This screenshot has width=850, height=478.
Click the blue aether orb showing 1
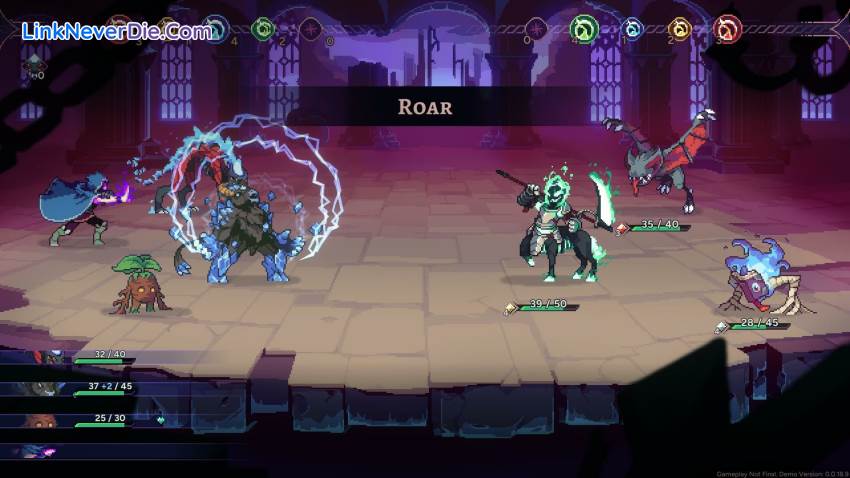pyautogui.click(x=632, y=29)
